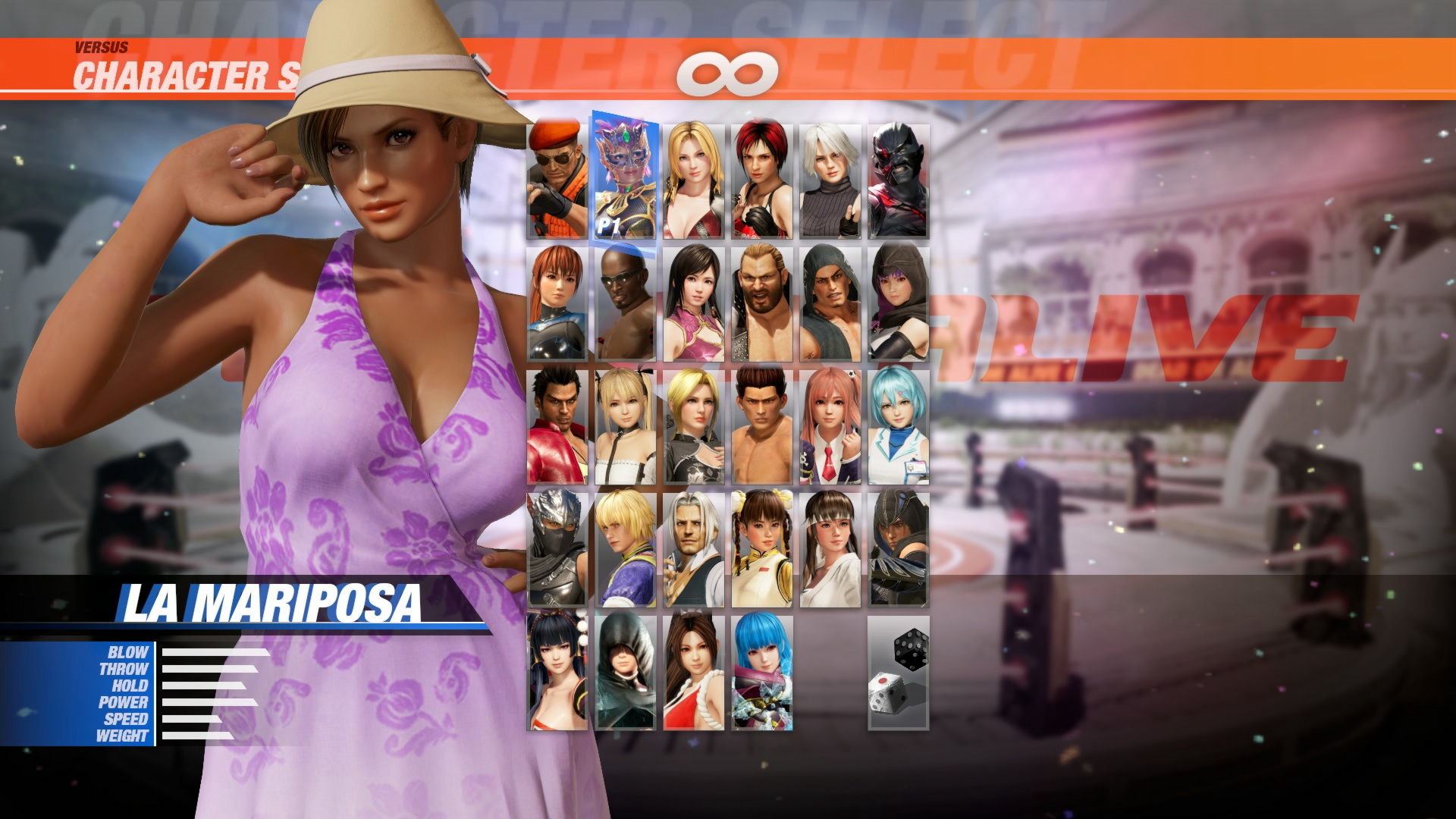Click the highlighted P1 La Mariposa tile
1456x819 pixels.
pyautogui.click(x=626, y=174)
